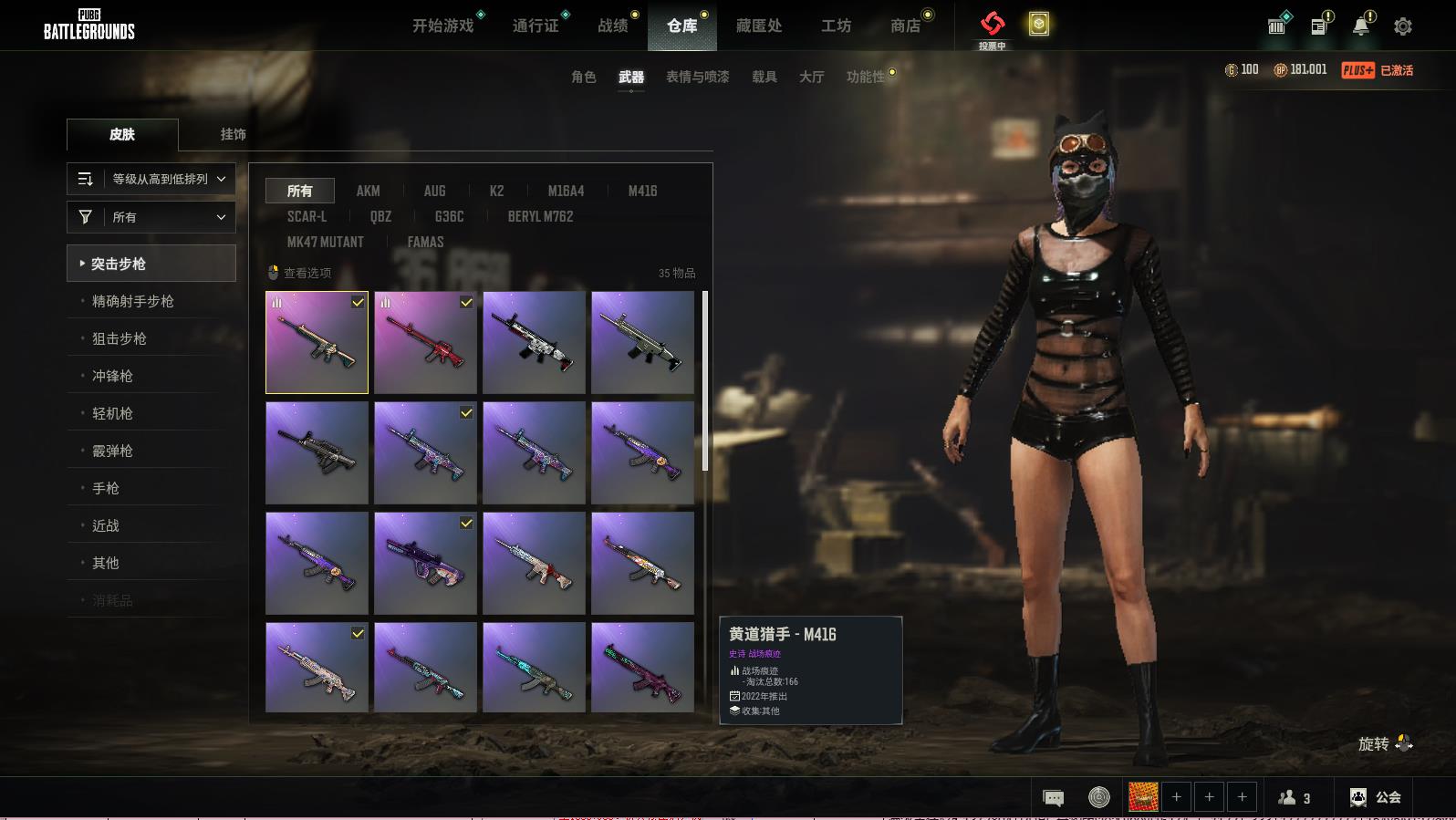Viewport: 1456px width, 820px height.
Task: Choose the 冲锋枪 submachine gun category
Action: click(112, 376)
